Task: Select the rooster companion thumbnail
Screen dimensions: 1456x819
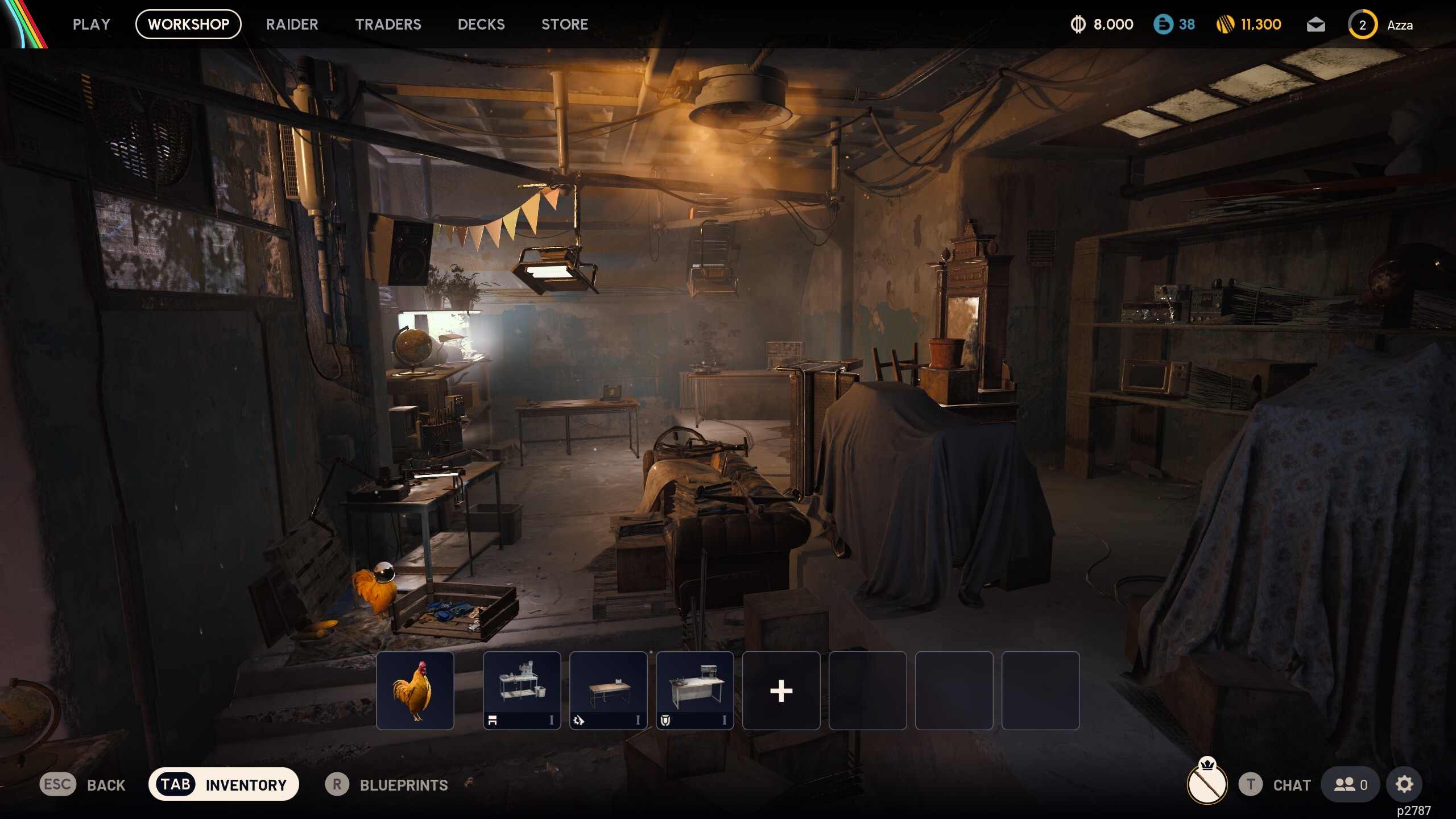Action: pyautogui.click(x=416, y=690)
